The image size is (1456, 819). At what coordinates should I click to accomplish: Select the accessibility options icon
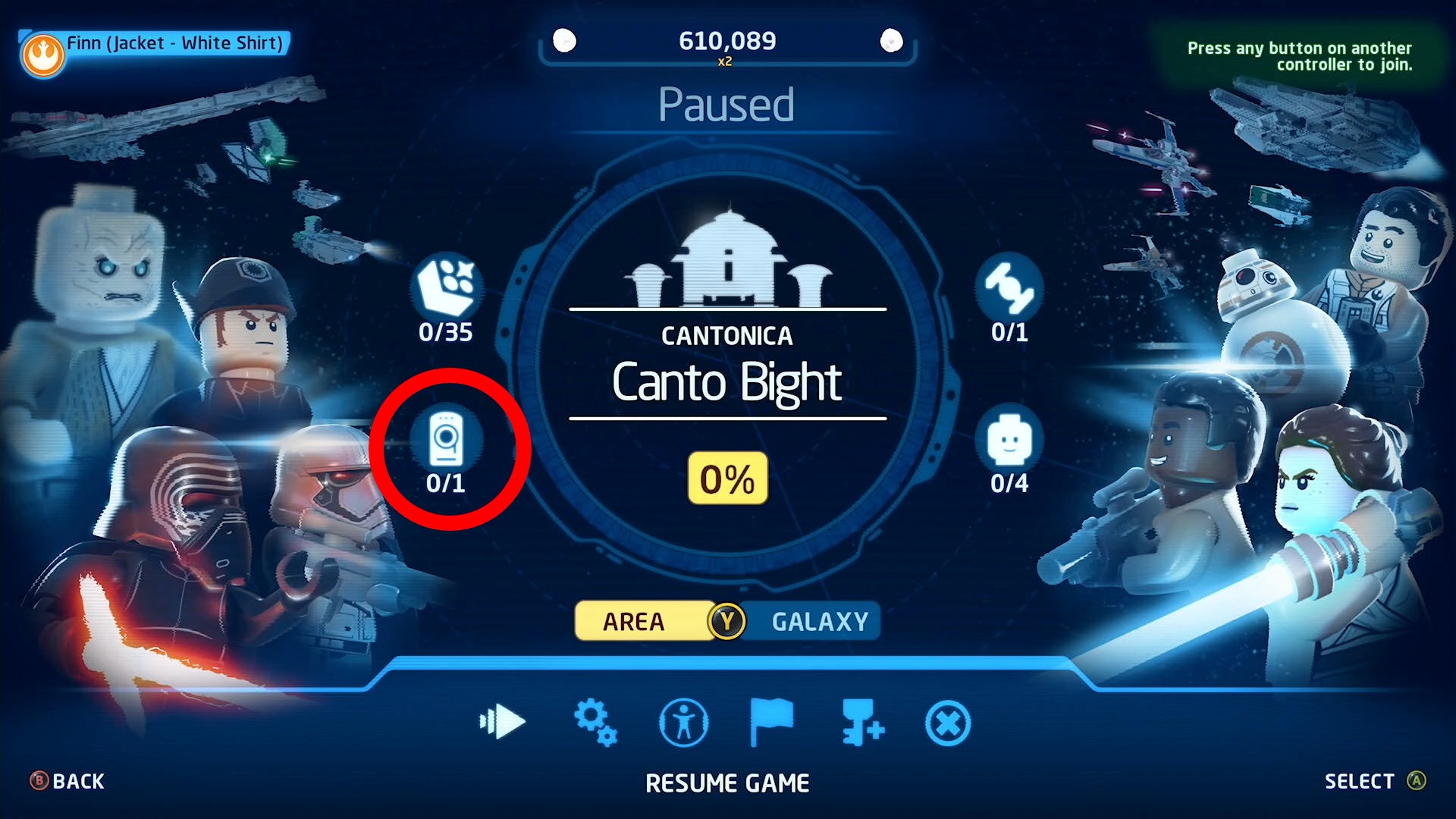point(683,722)
